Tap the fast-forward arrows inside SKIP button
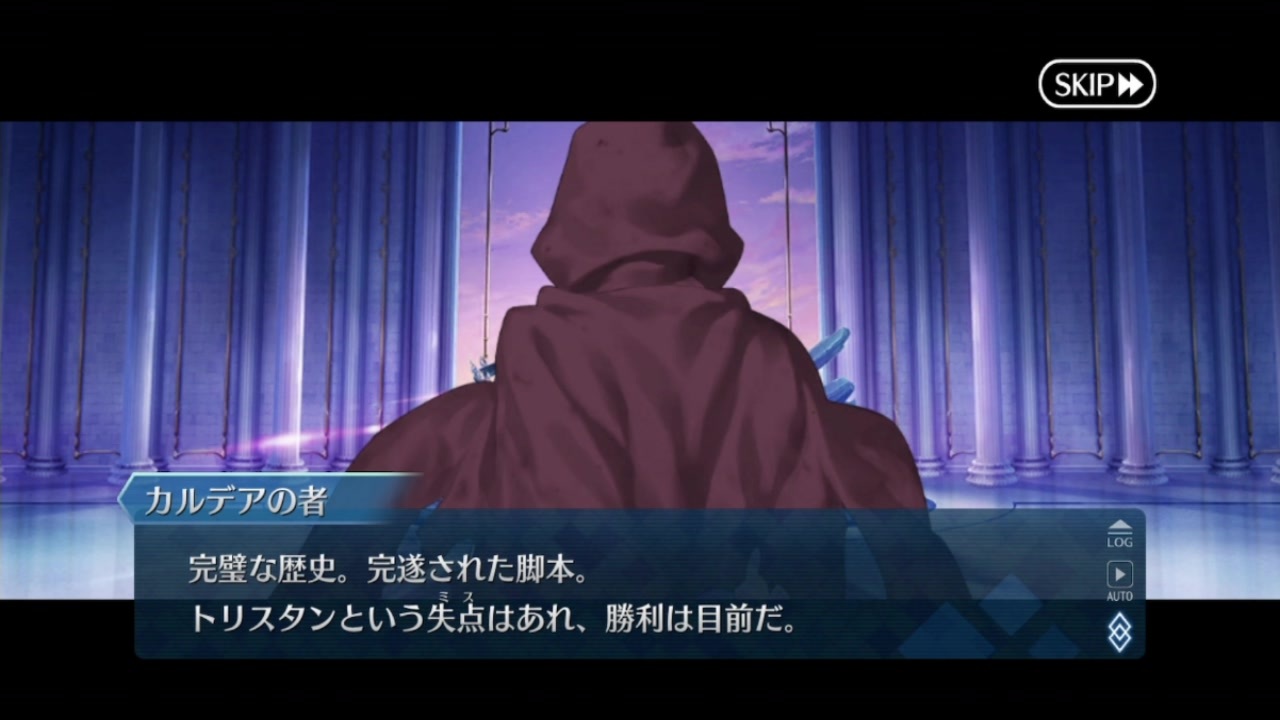 tap(1129, 85)
